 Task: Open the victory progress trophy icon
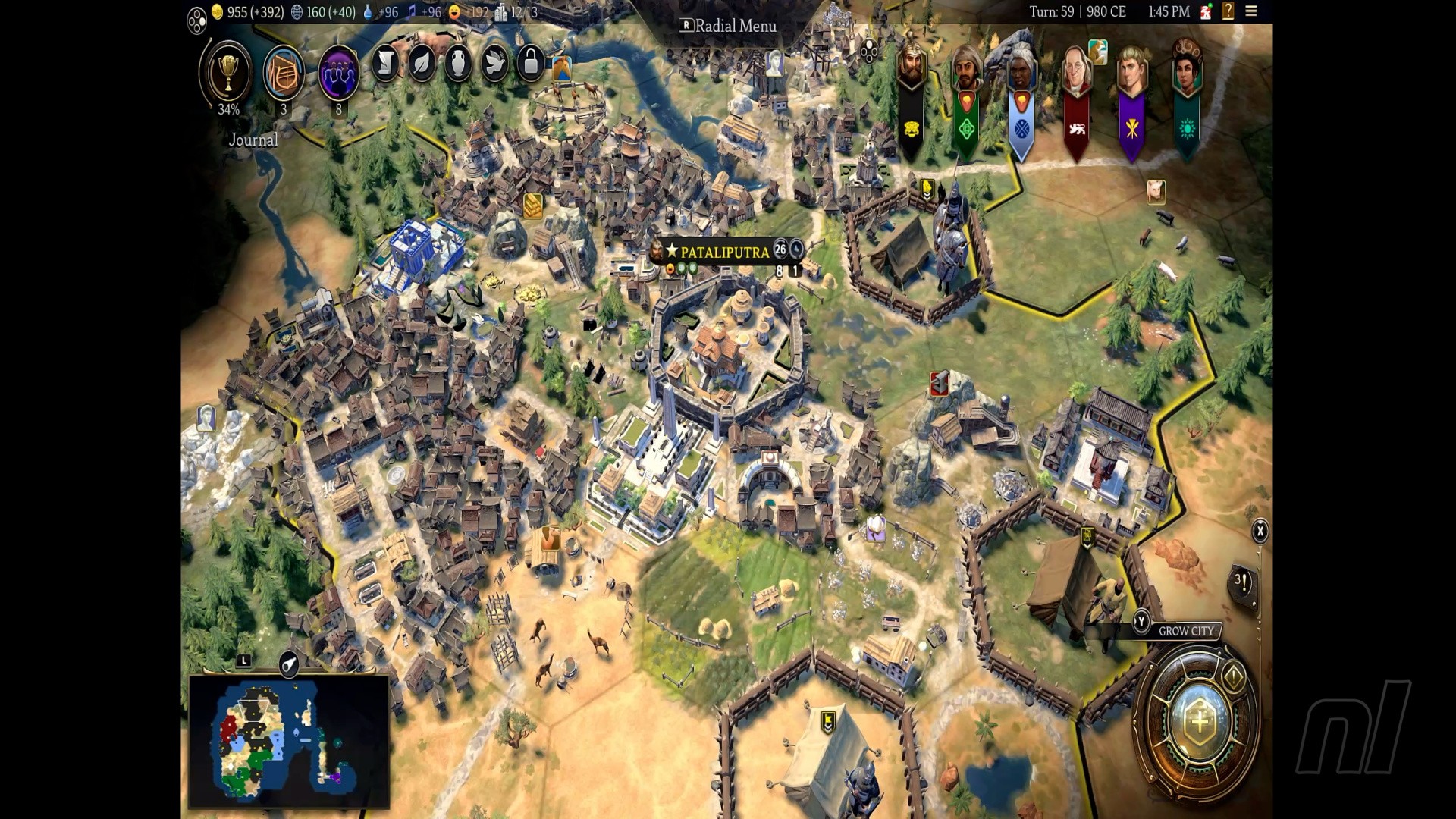click(x=227, y=73)
